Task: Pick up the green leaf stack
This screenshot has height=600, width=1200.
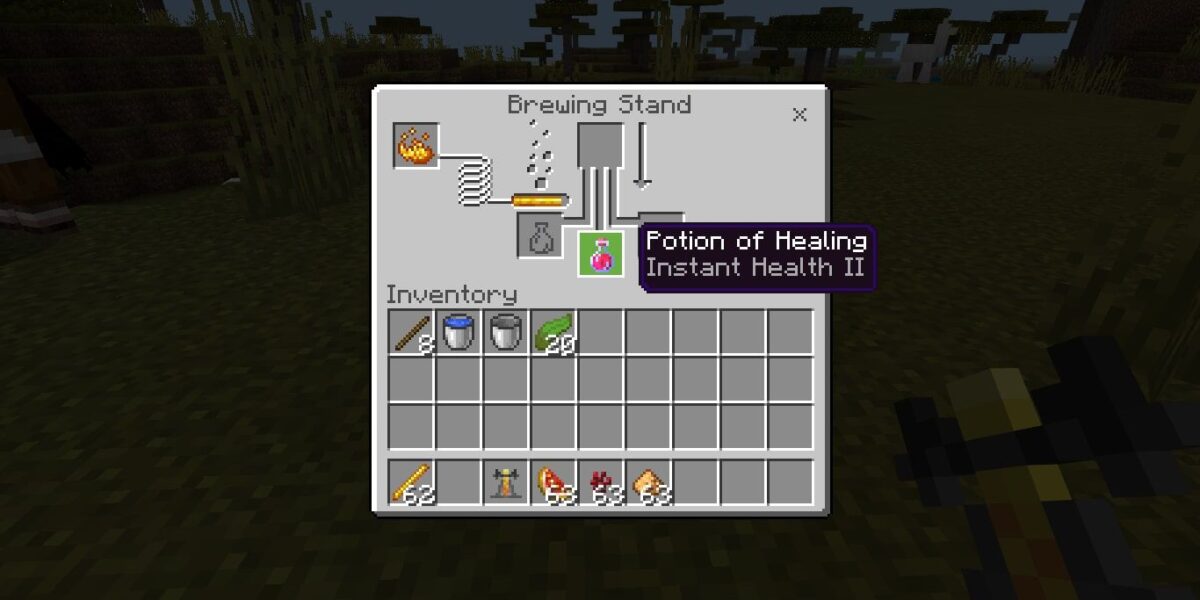Action: tap(554, 332)
